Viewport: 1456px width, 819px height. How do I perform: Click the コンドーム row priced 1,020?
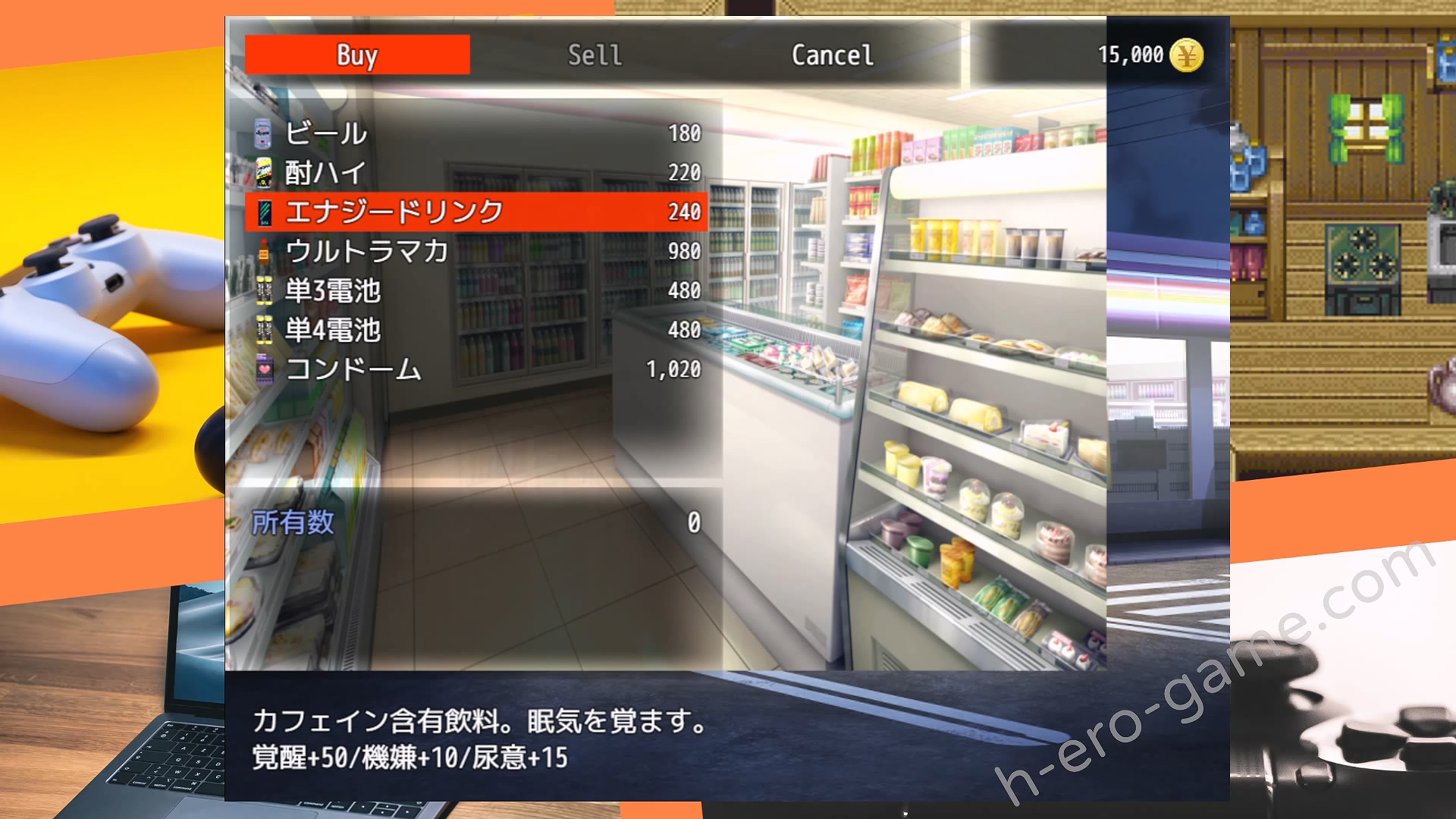(476, 369)
